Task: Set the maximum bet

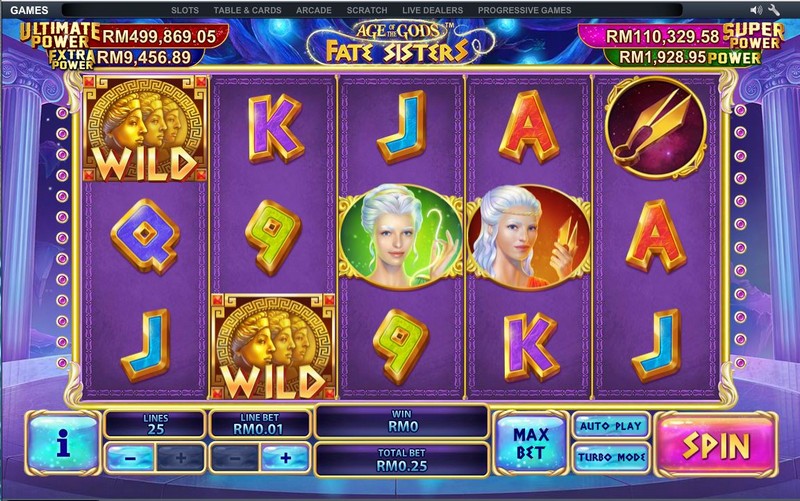Action: [x=530, y=442]
